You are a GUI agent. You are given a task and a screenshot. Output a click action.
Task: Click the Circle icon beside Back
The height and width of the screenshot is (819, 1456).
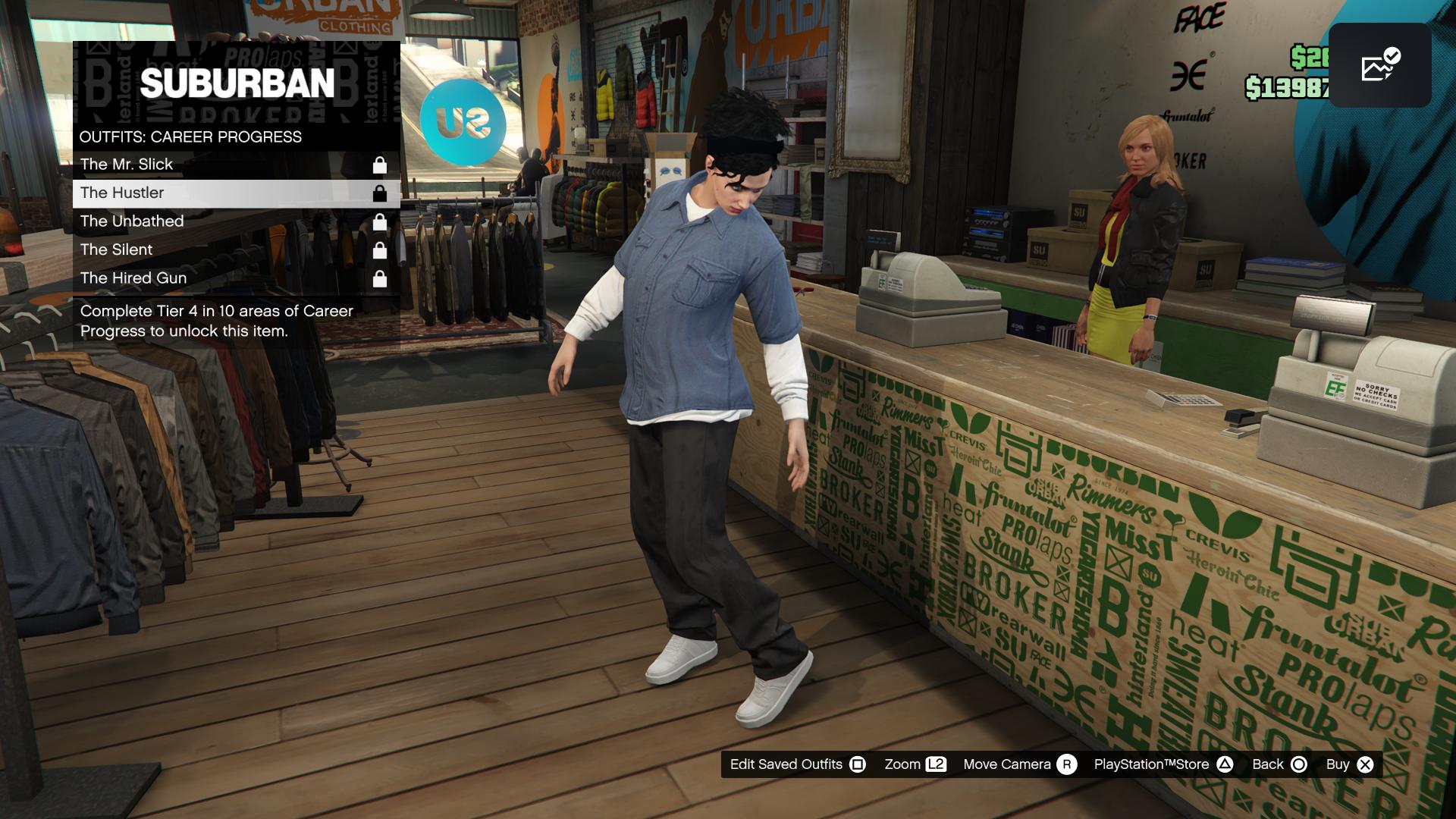pyautogui.click(x=1298, y=764)
